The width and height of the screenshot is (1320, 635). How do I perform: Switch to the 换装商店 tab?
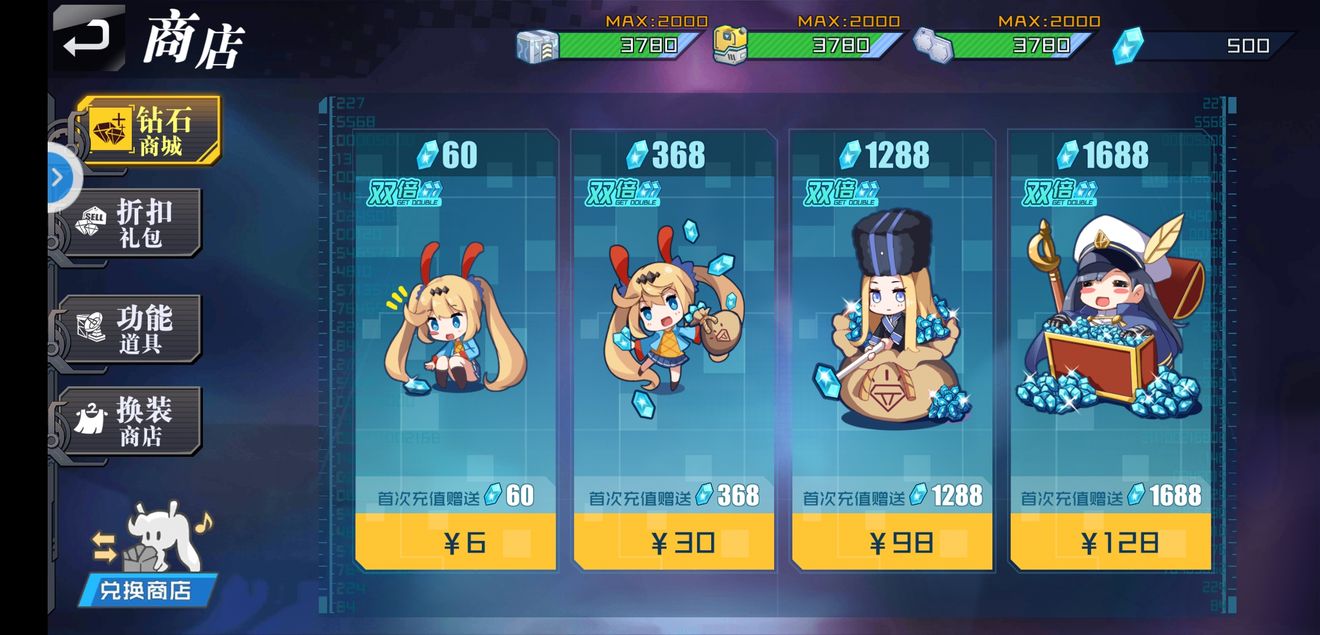(x=137, y=421)
